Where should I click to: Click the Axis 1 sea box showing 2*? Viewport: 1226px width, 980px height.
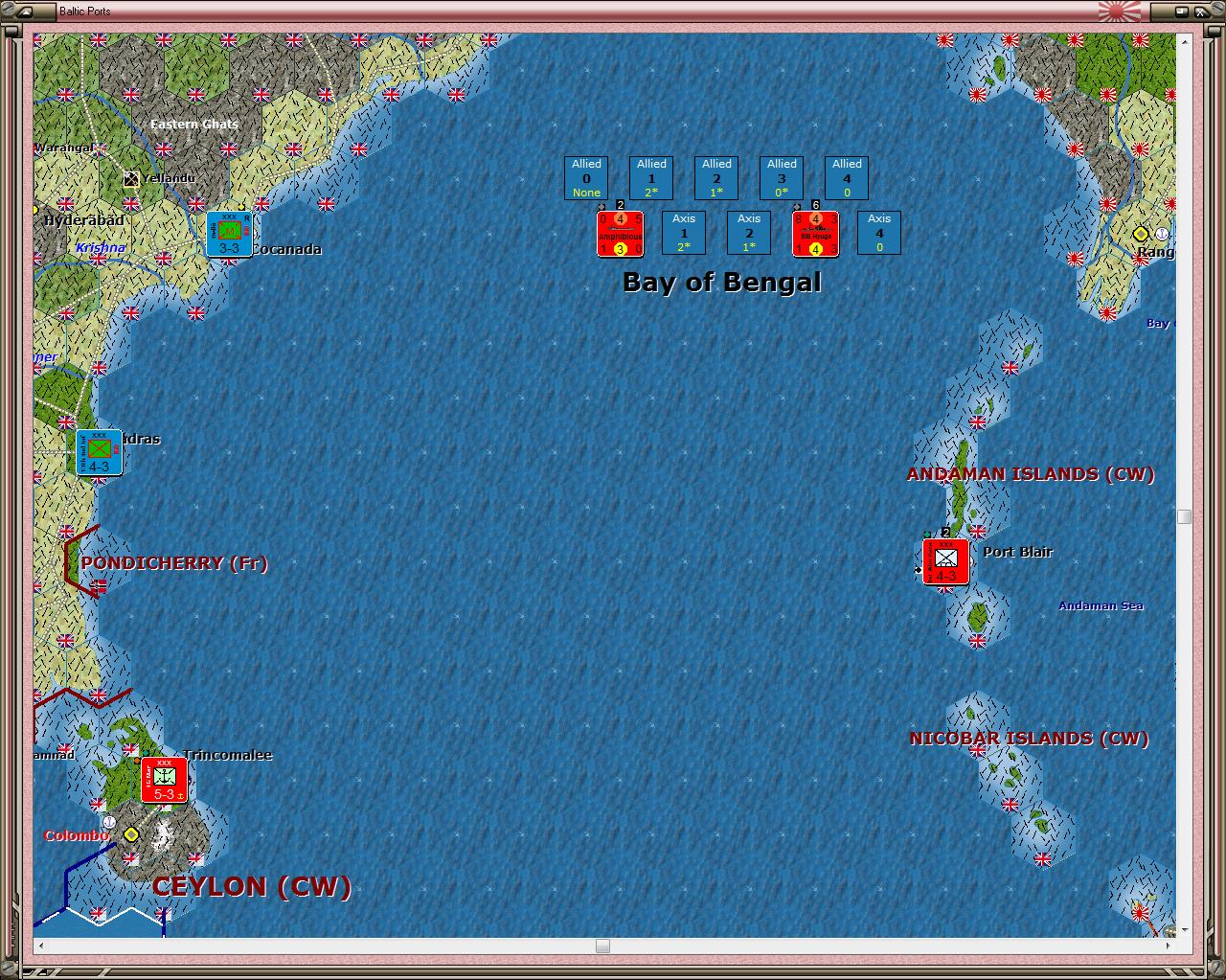(683, 233)
